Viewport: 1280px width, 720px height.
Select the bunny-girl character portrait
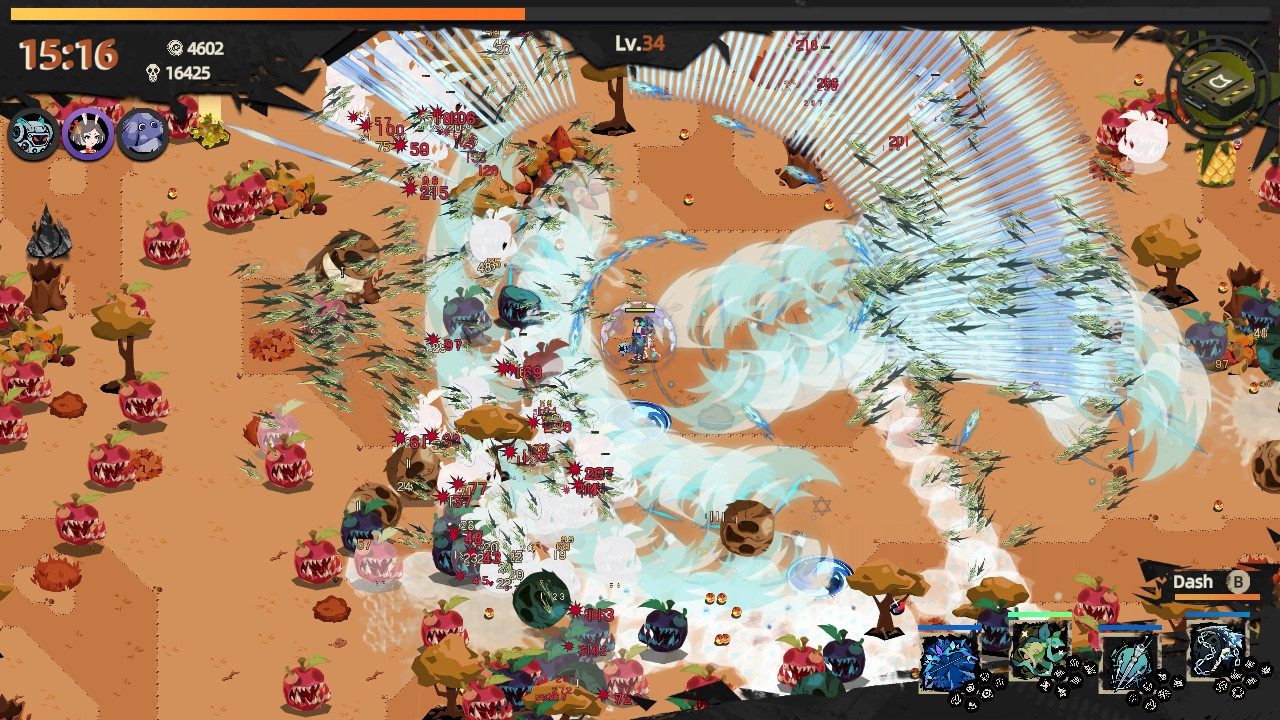point(88,135)
